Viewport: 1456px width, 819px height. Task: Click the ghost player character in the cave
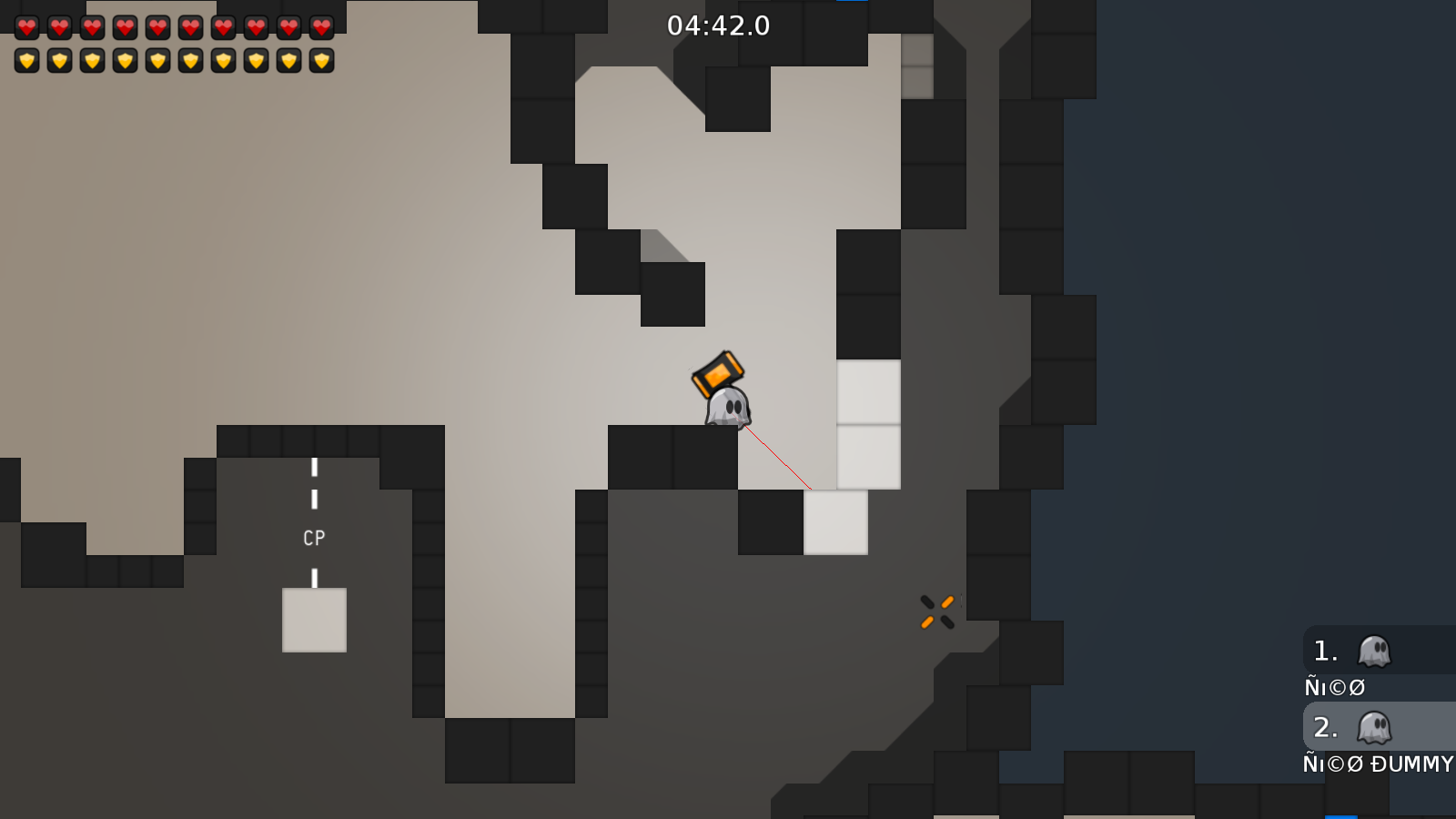coord(726,409)
